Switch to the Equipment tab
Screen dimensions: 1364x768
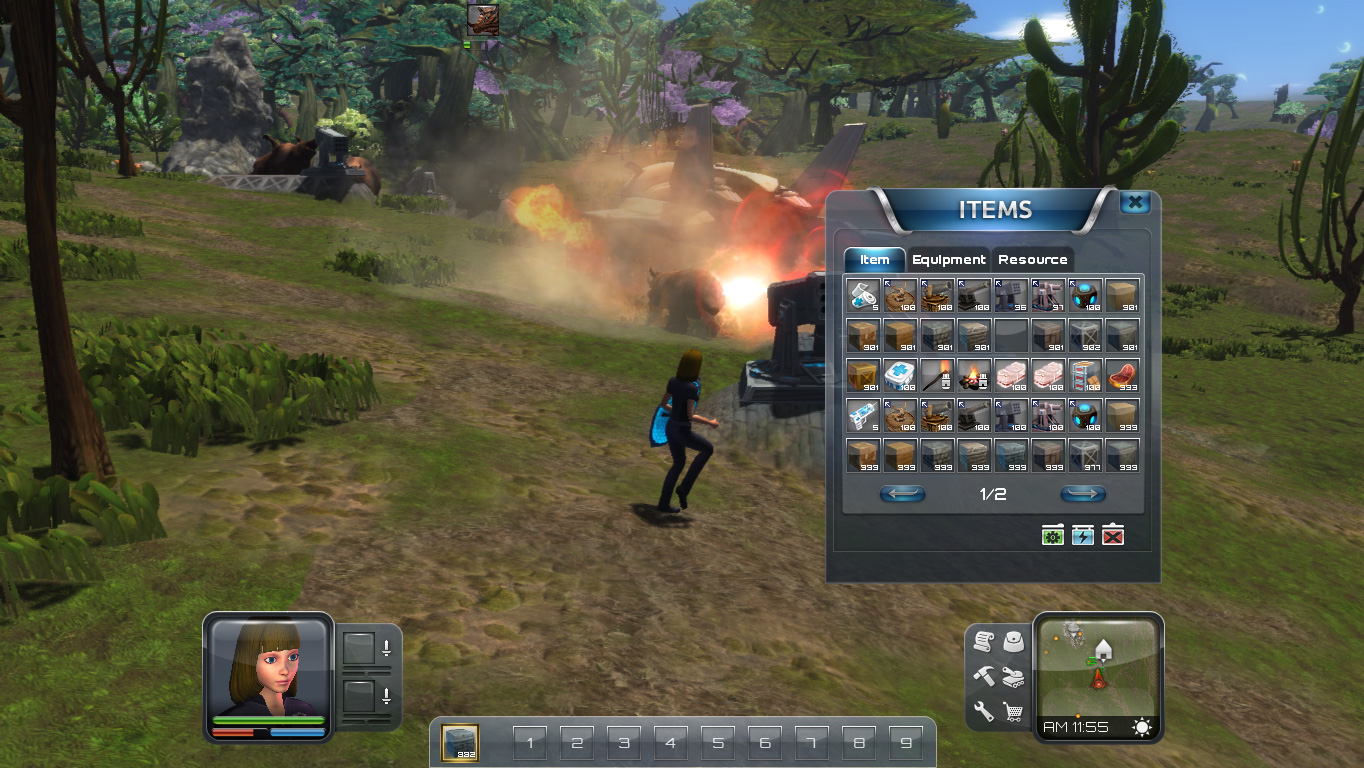(x=948, y=260)
